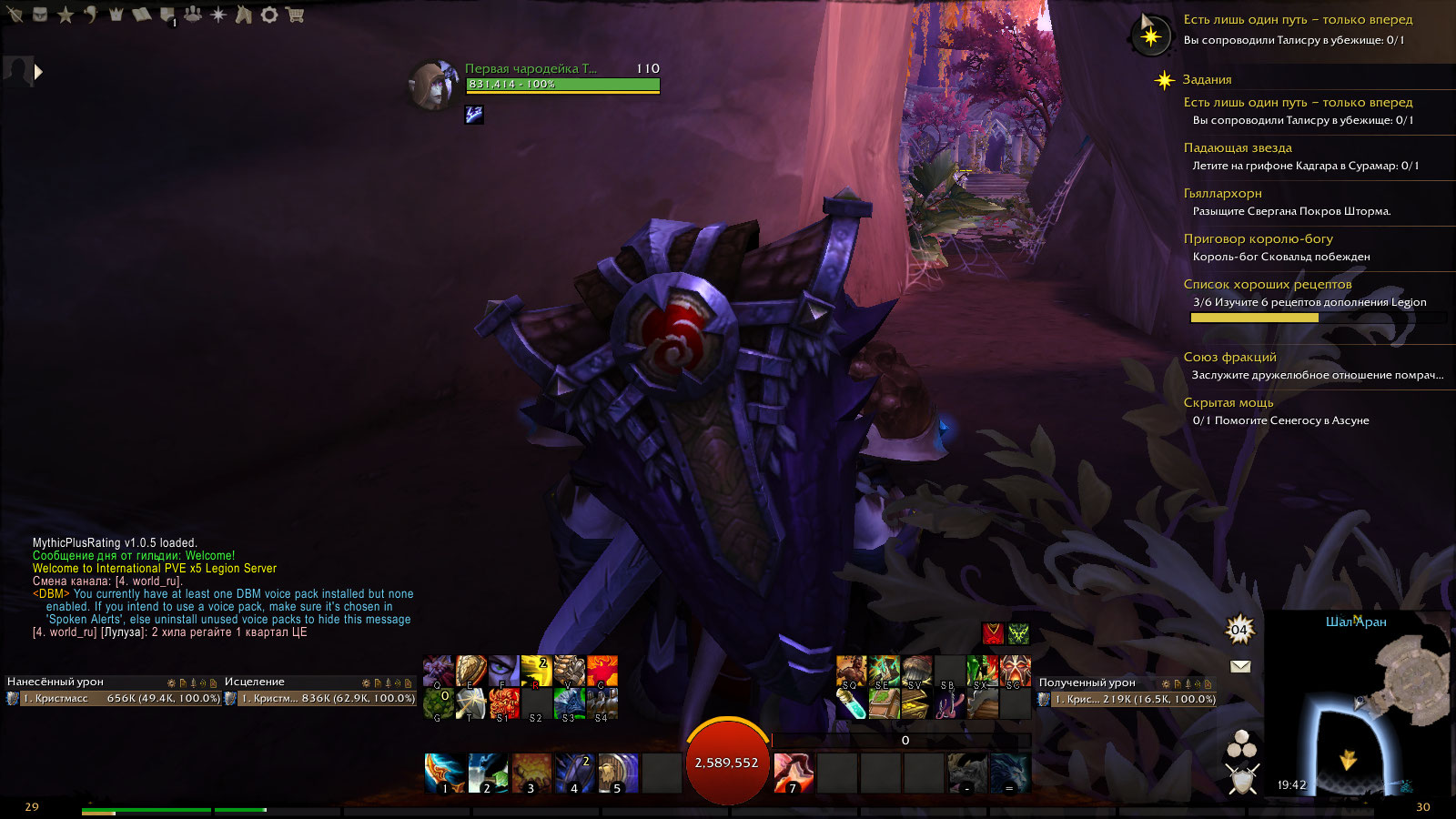Open the open-book icon in the top menu
Viewport: 1456px width, 819px height.
pos(141,15)
